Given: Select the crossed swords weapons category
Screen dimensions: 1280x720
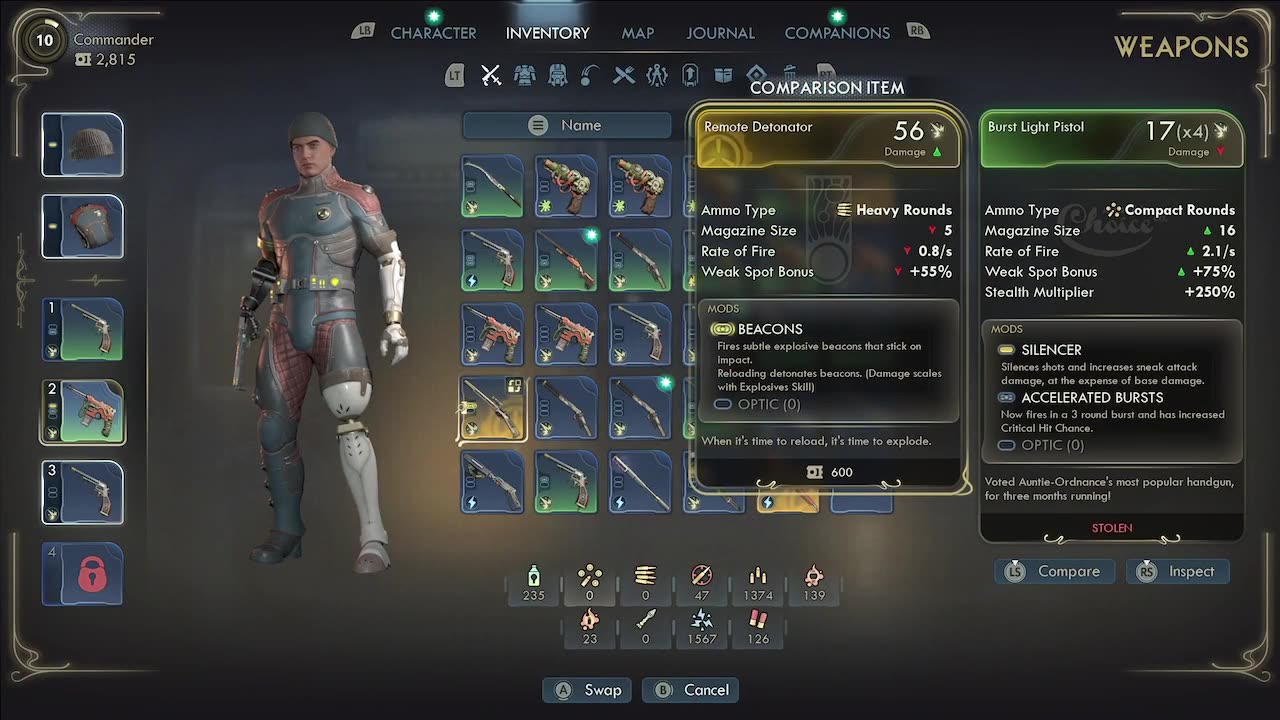Looking at the screenshot, I should pyautogui.click(x=490, y=75).
